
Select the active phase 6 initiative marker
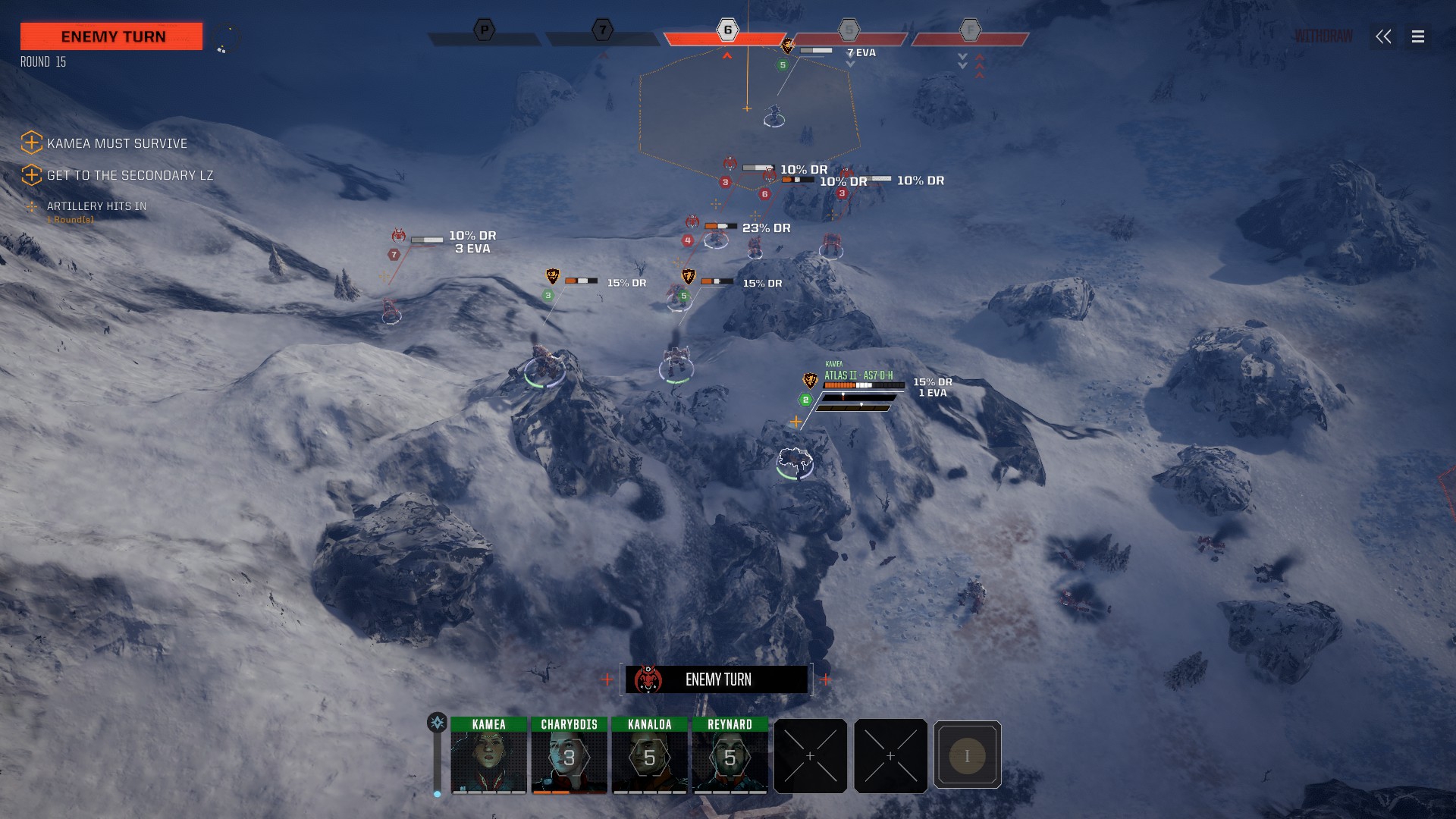click(x=727, y=30)
